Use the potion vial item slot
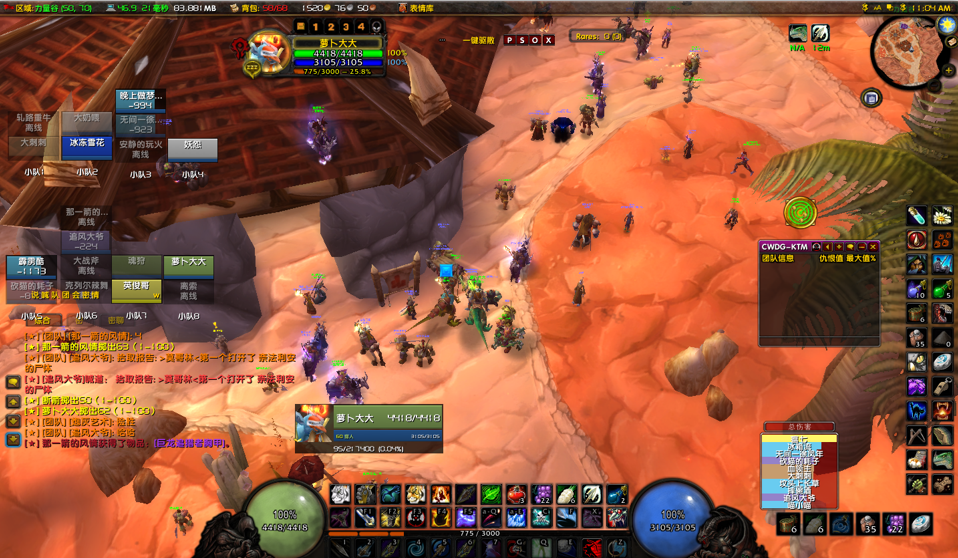The width and height of the screenshot is (958, 558). pyautogui.click(x=917, y=216)
